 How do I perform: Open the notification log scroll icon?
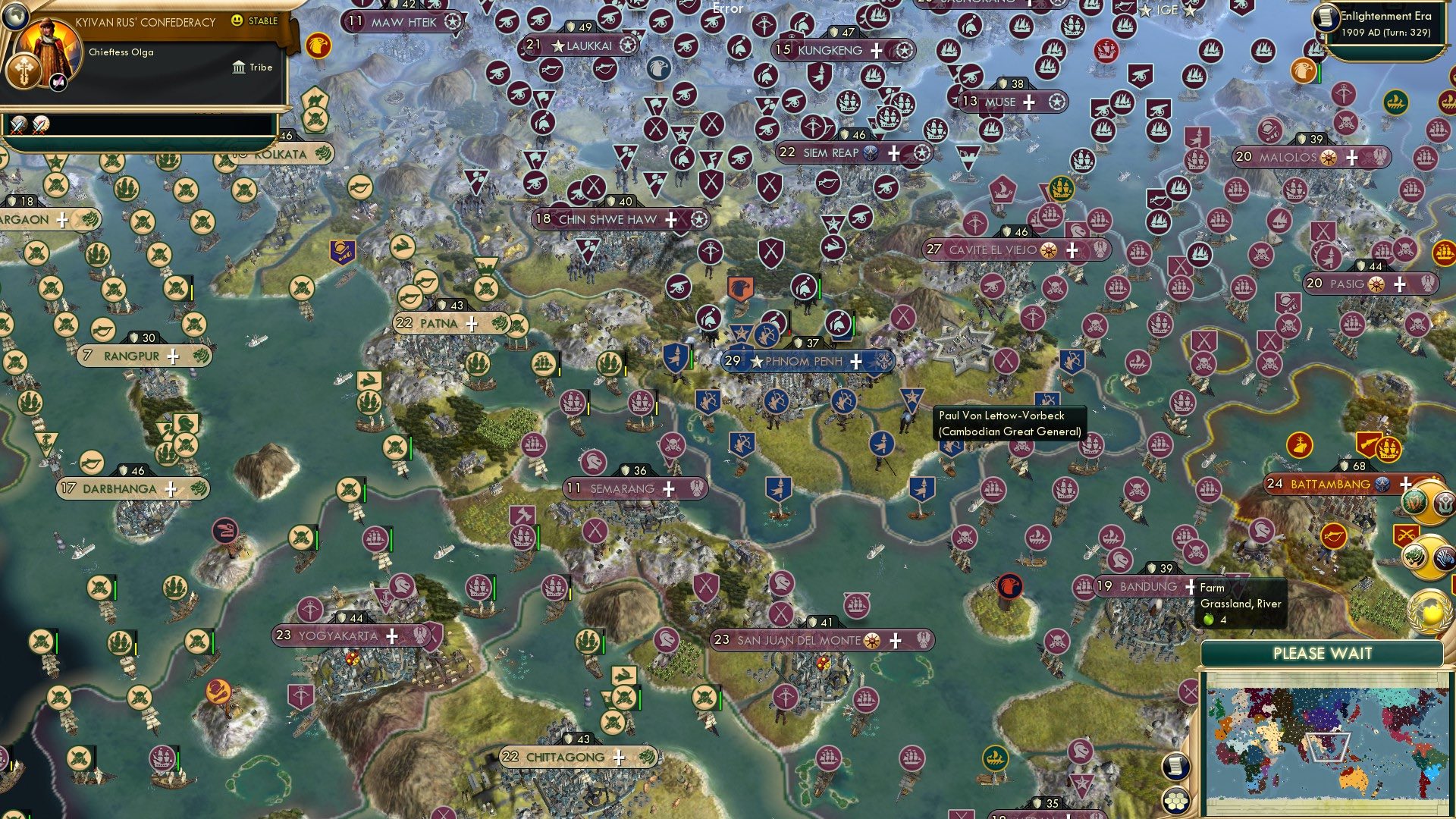pyautogui.click(x=1175, y=767)
